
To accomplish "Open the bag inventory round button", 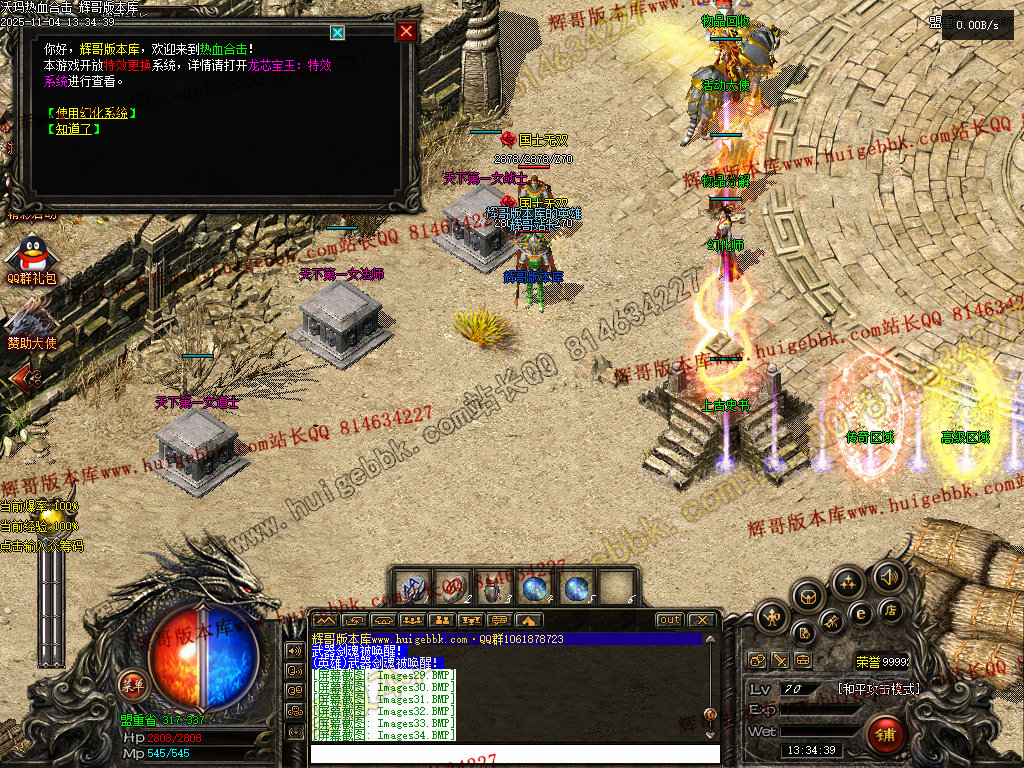I will click(808, 597).
